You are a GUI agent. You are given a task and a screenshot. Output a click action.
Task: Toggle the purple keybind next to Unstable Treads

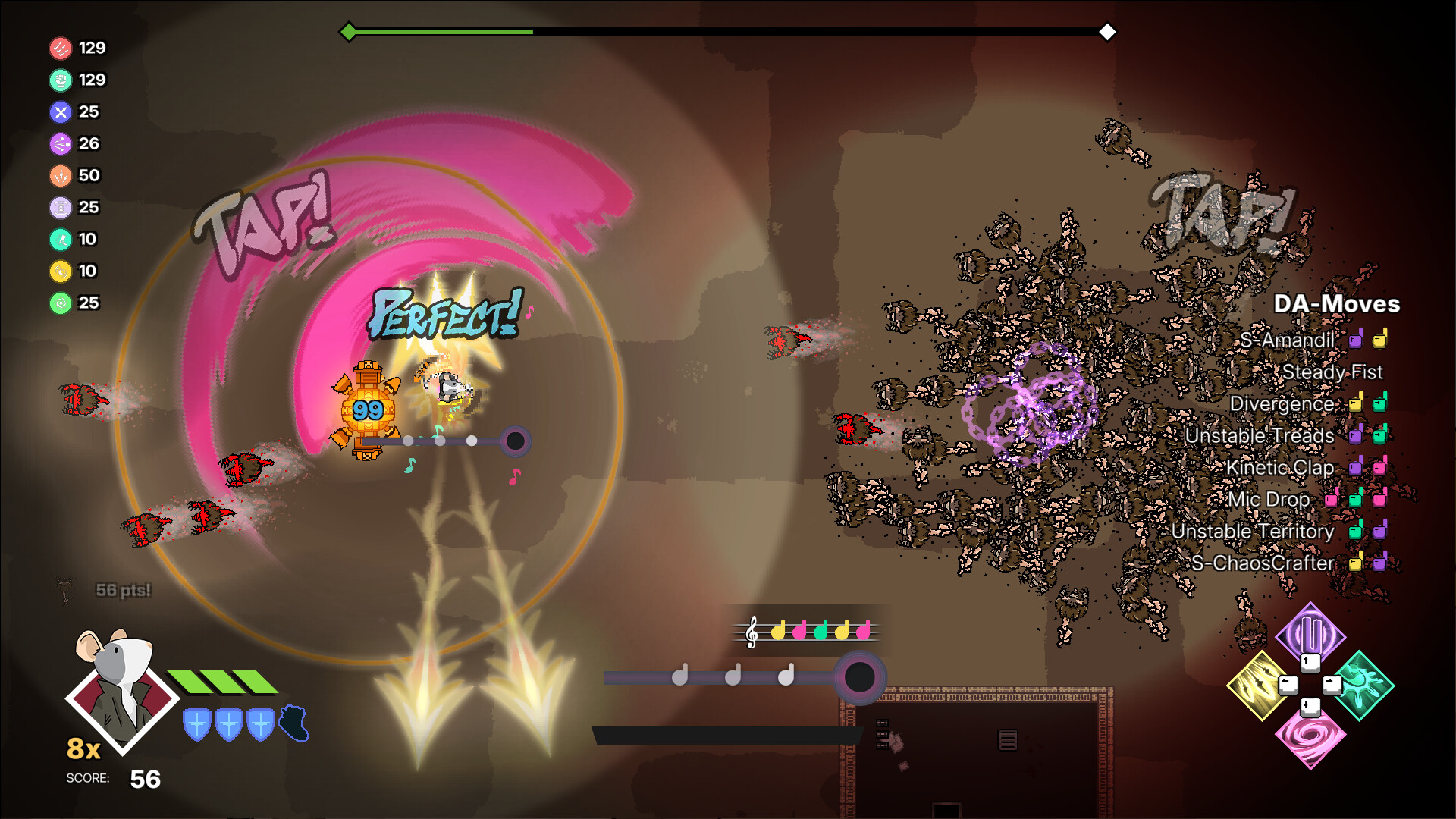point(1357,436)
